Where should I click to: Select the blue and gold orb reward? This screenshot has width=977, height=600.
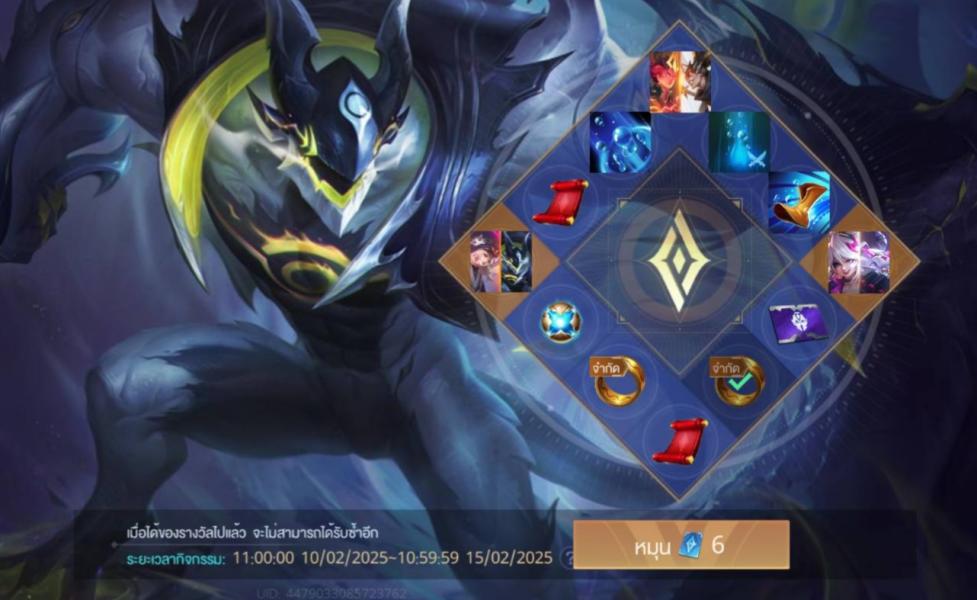[561, 322]
